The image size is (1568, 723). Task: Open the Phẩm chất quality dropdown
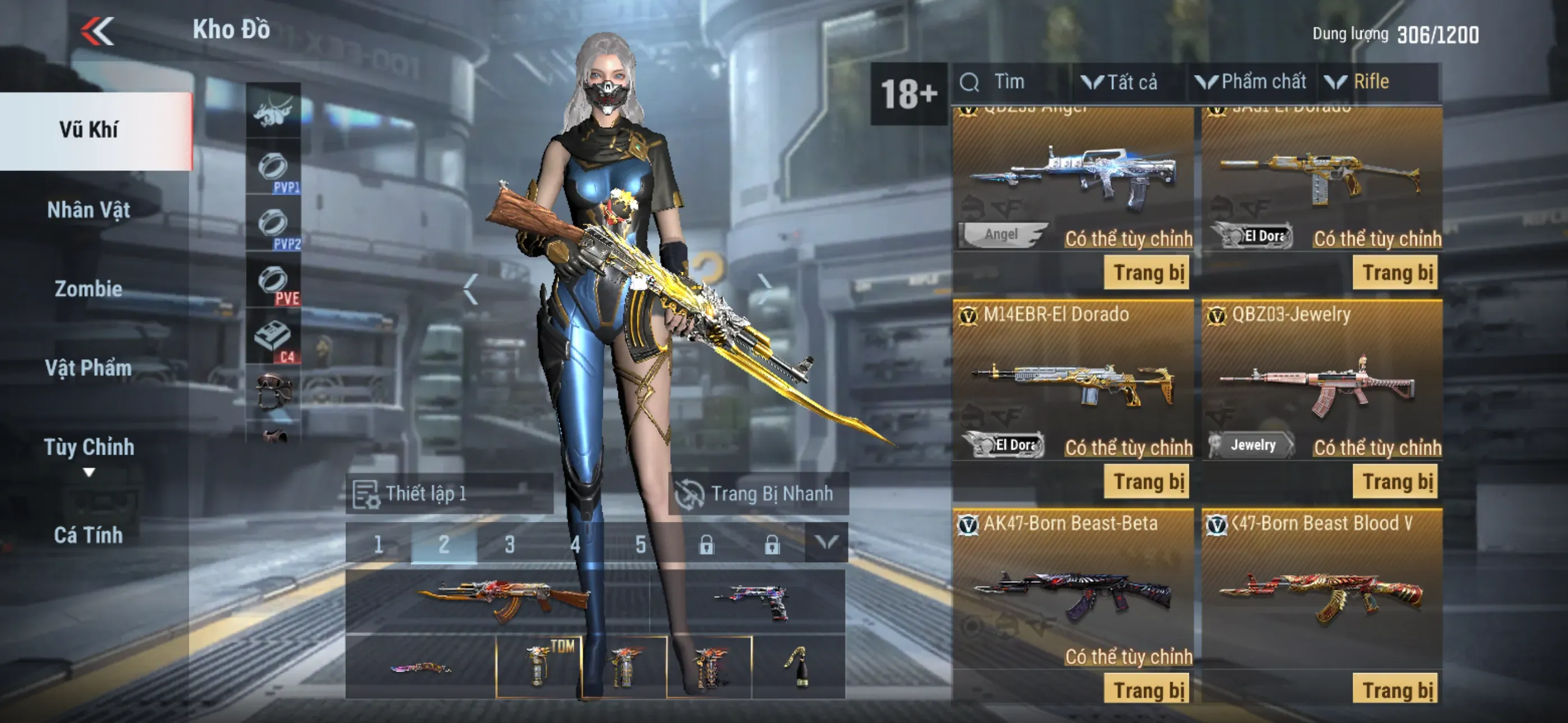pos(1252,82)
